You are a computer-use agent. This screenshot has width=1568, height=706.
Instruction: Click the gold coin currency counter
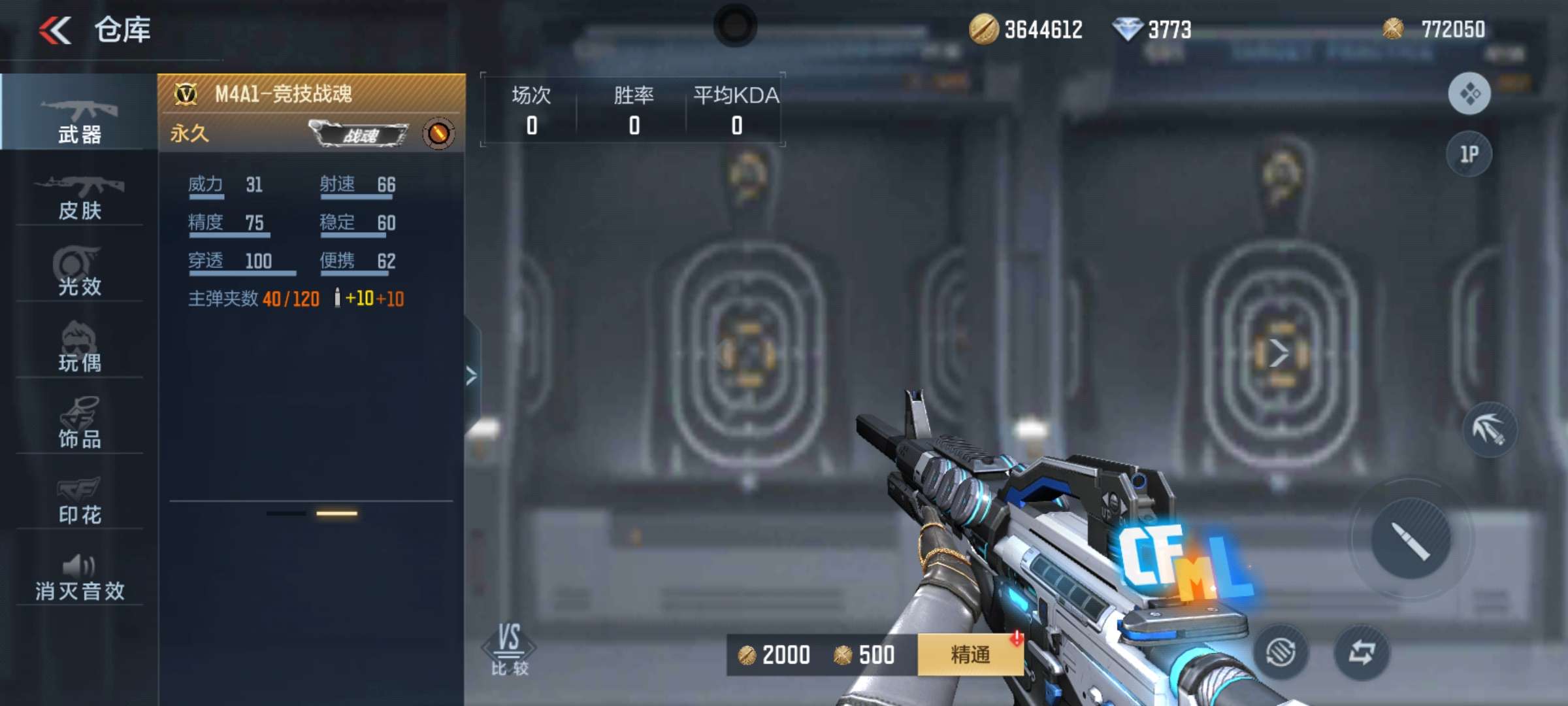click(x=1026, y=29)
